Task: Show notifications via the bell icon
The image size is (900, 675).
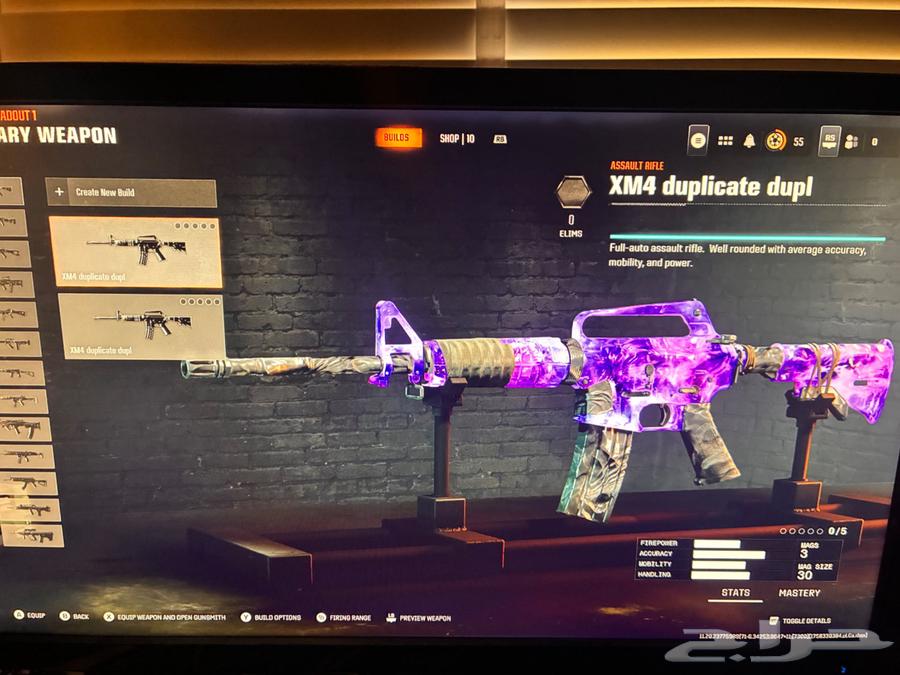Action: click(749, 141)
